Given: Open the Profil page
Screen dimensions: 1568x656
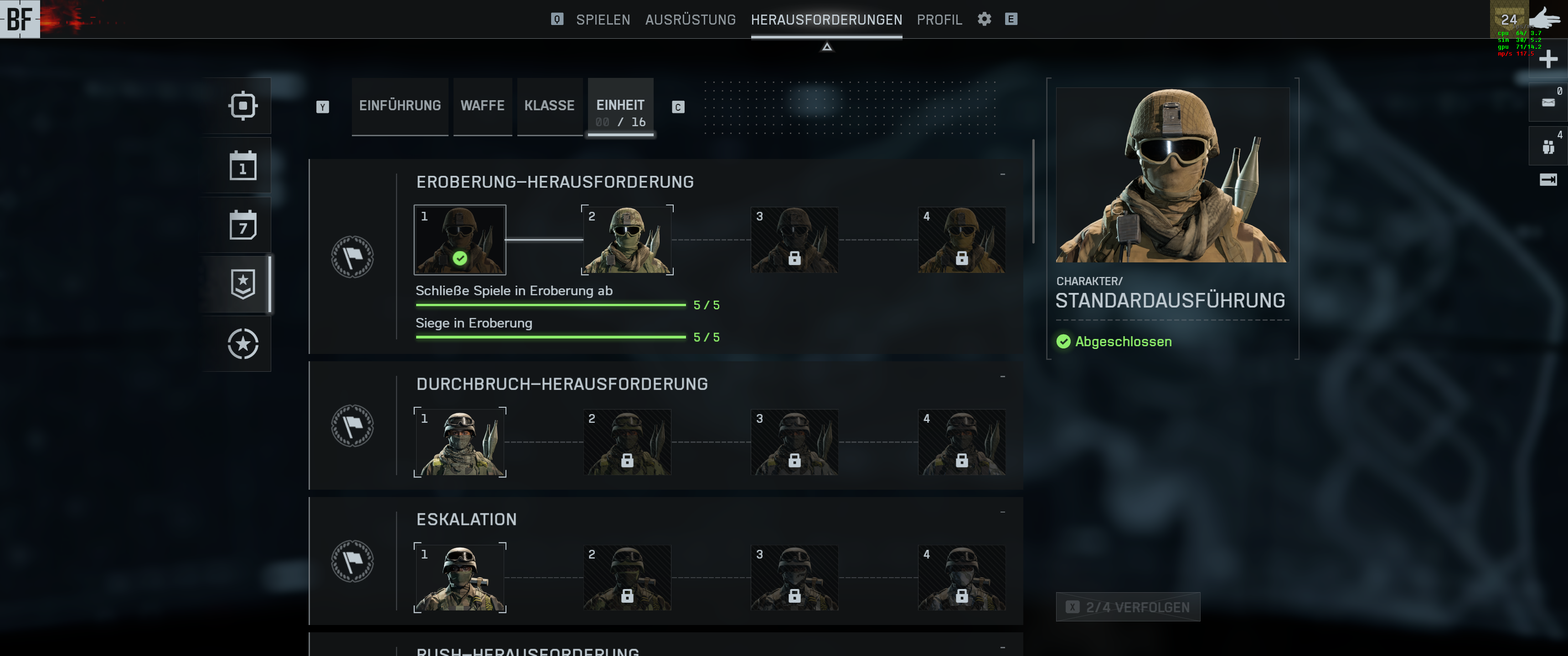Looking at the screenshot, I should pos(939,20).
